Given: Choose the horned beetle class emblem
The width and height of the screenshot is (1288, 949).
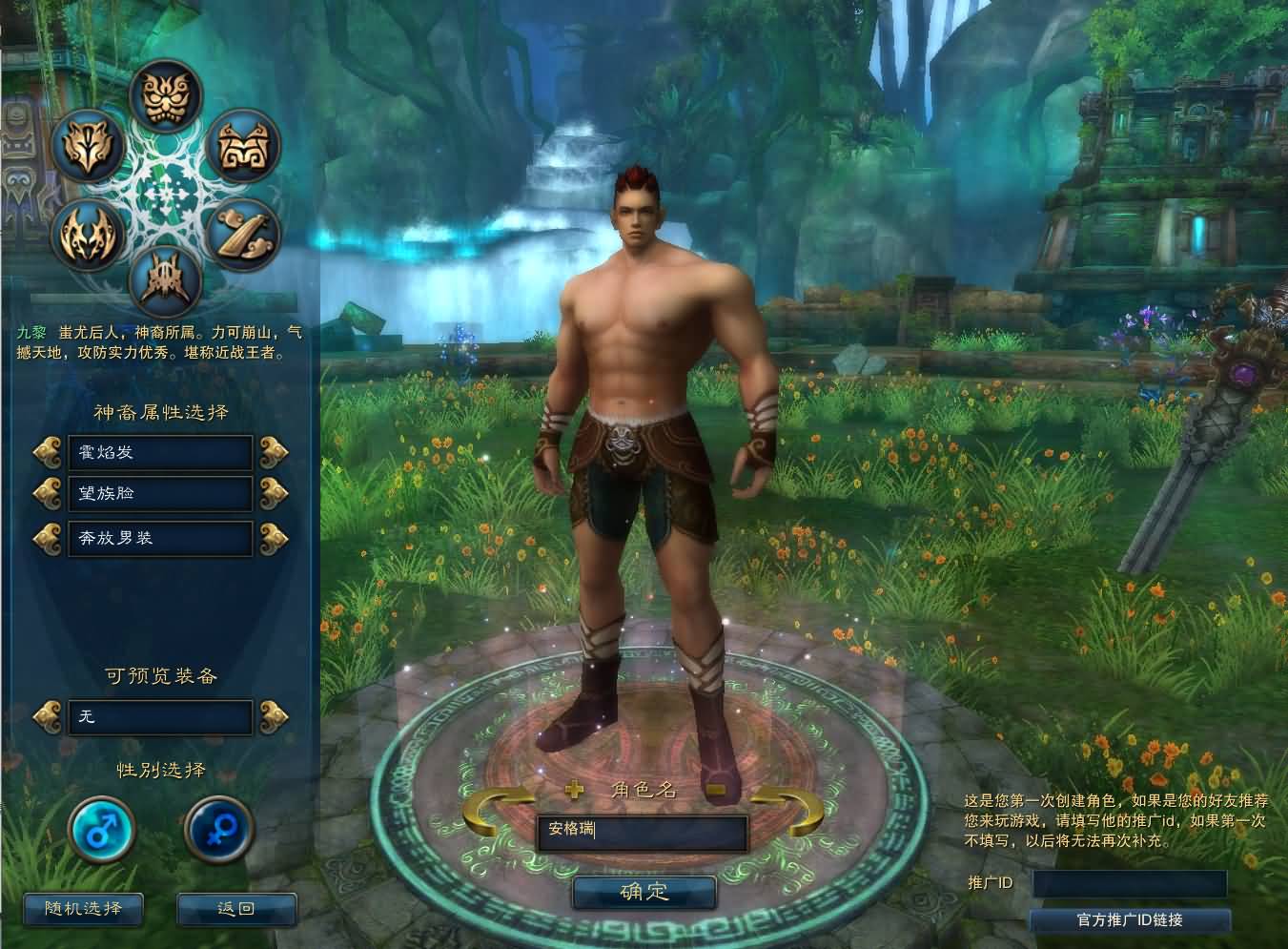Looking at the screenshot, I should [165, 280].
